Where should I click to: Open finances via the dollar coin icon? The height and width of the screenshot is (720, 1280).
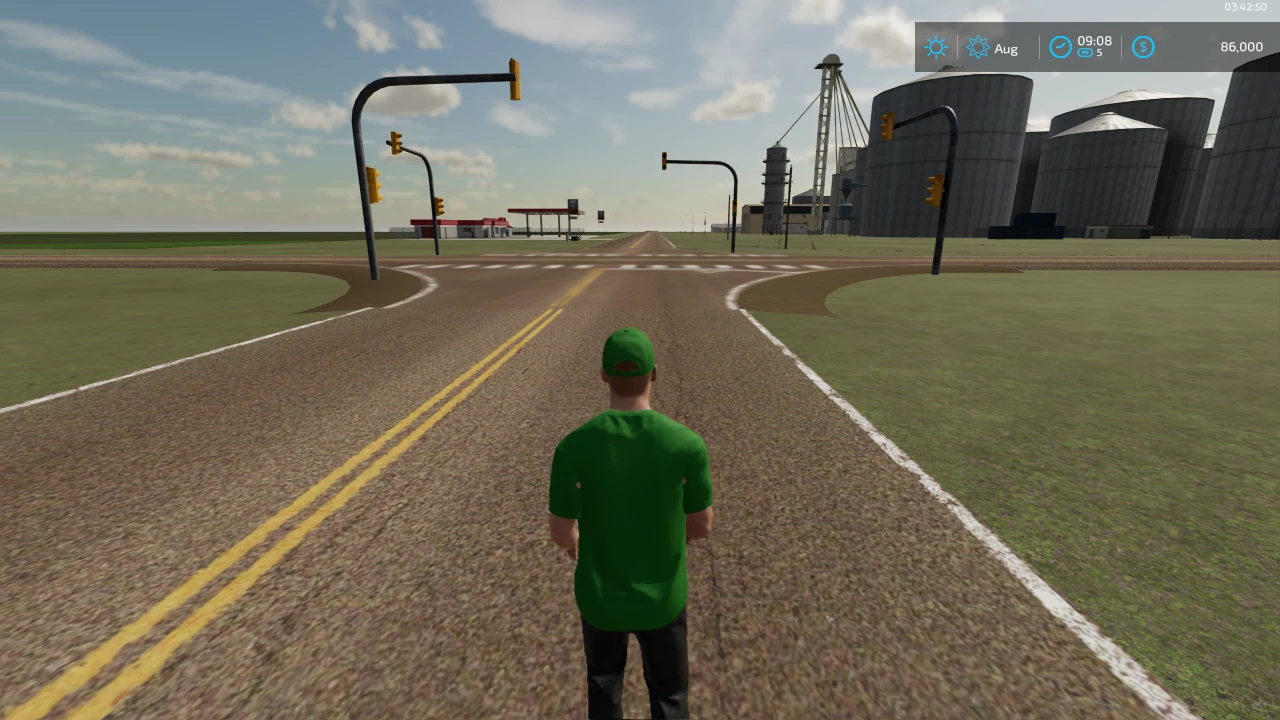pyautogui.click(x=1143, y=47)
